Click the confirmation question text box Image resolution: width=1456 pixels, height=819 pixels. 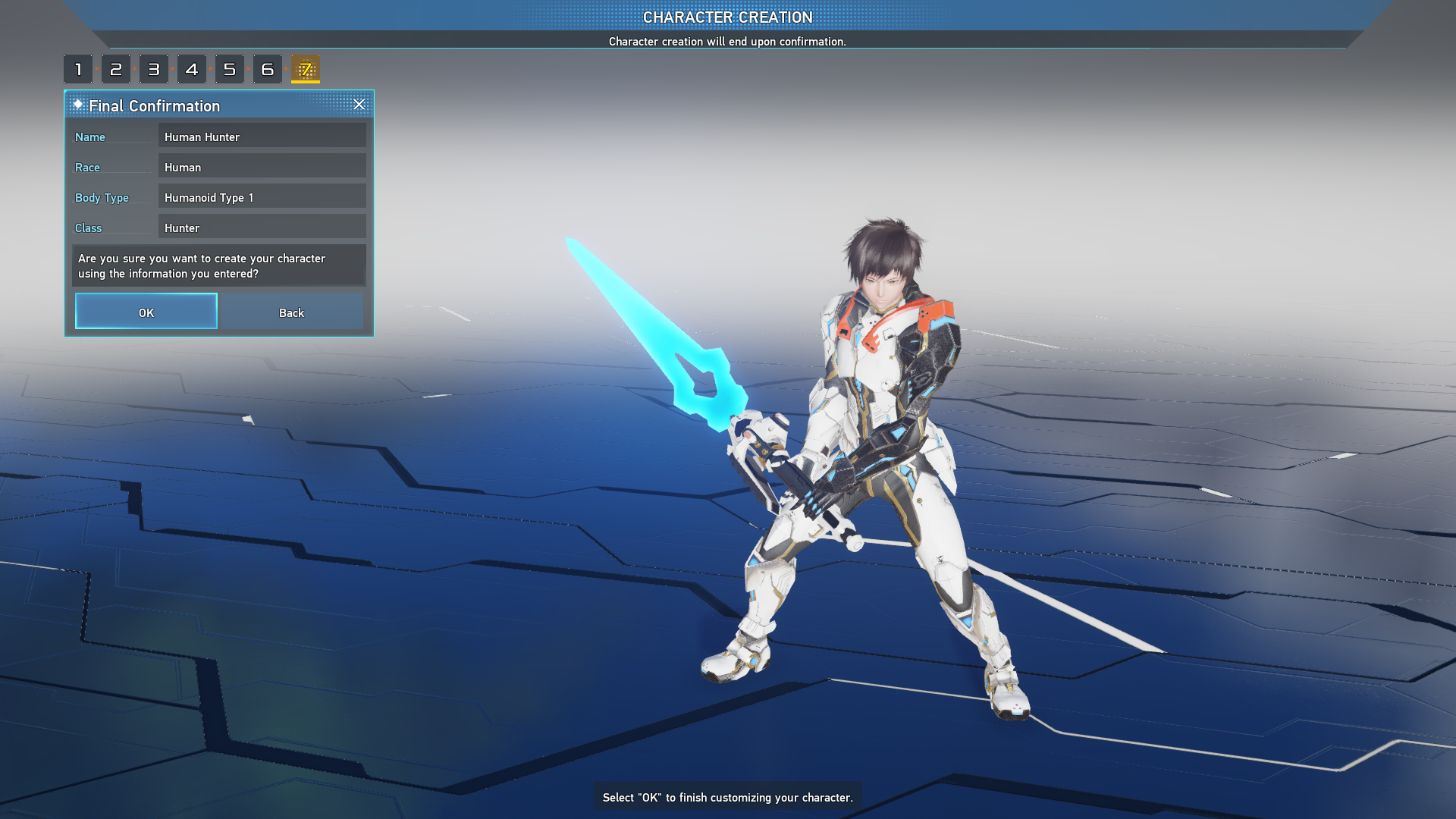point(218,265)
